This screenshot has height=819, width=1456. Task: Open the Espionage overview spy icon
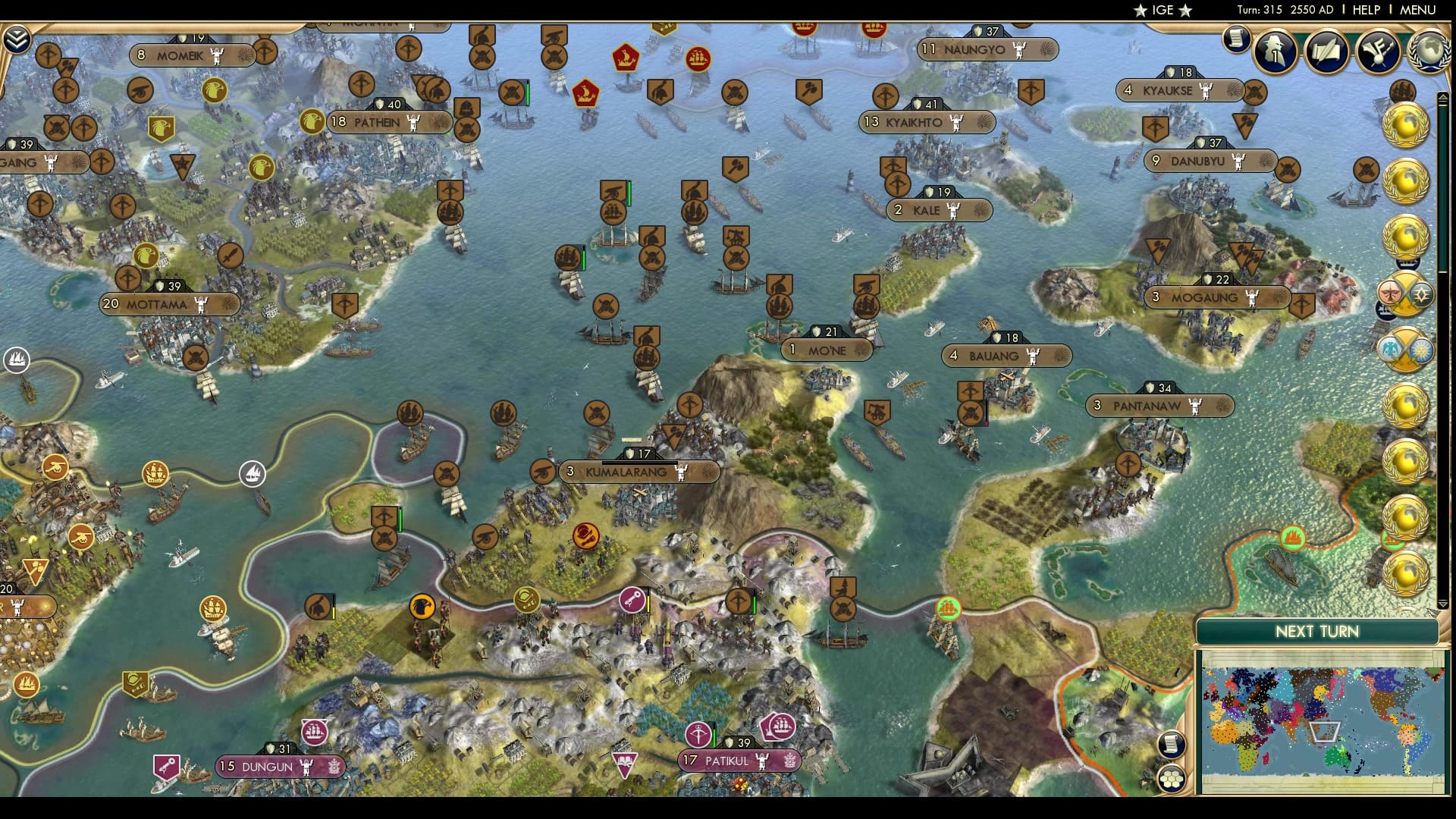click(x=1275, y=52)
